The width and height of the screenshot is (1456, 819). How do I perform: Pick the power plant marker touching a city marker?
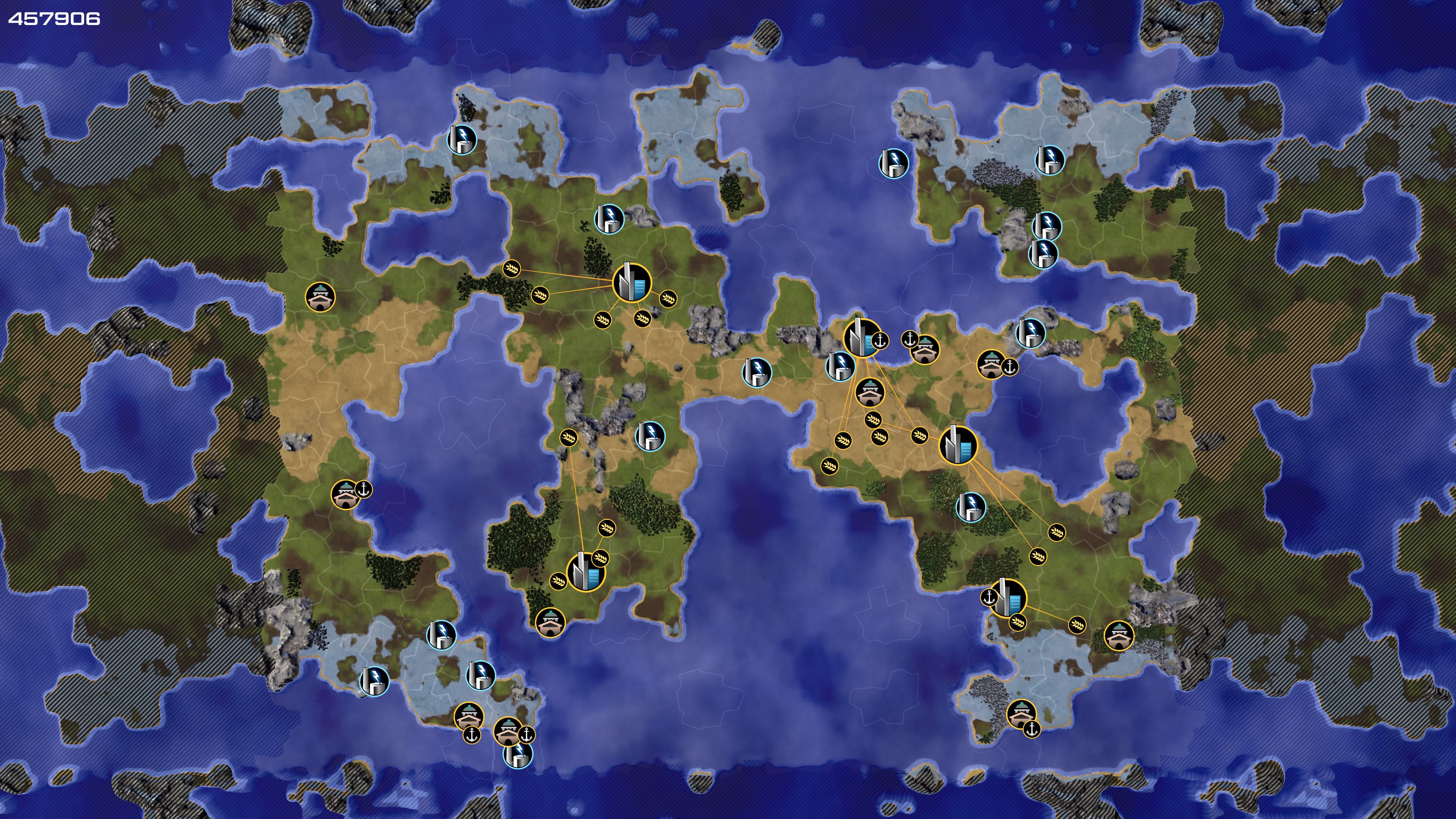(841, 365)
